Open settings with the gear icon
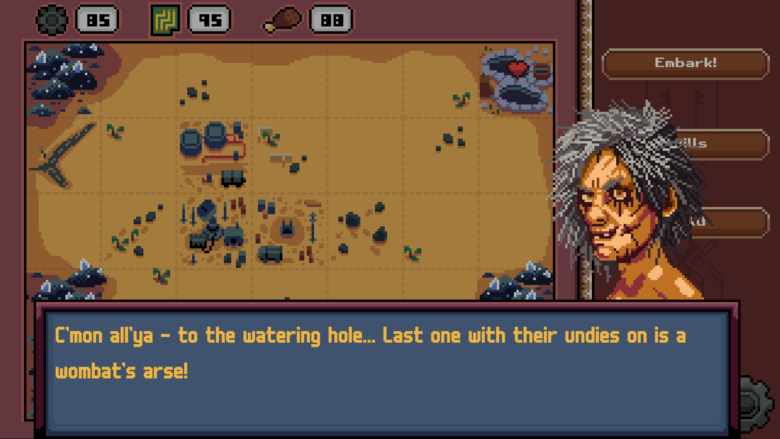Screen dimensions: 780x439 [x=753, y=404]
